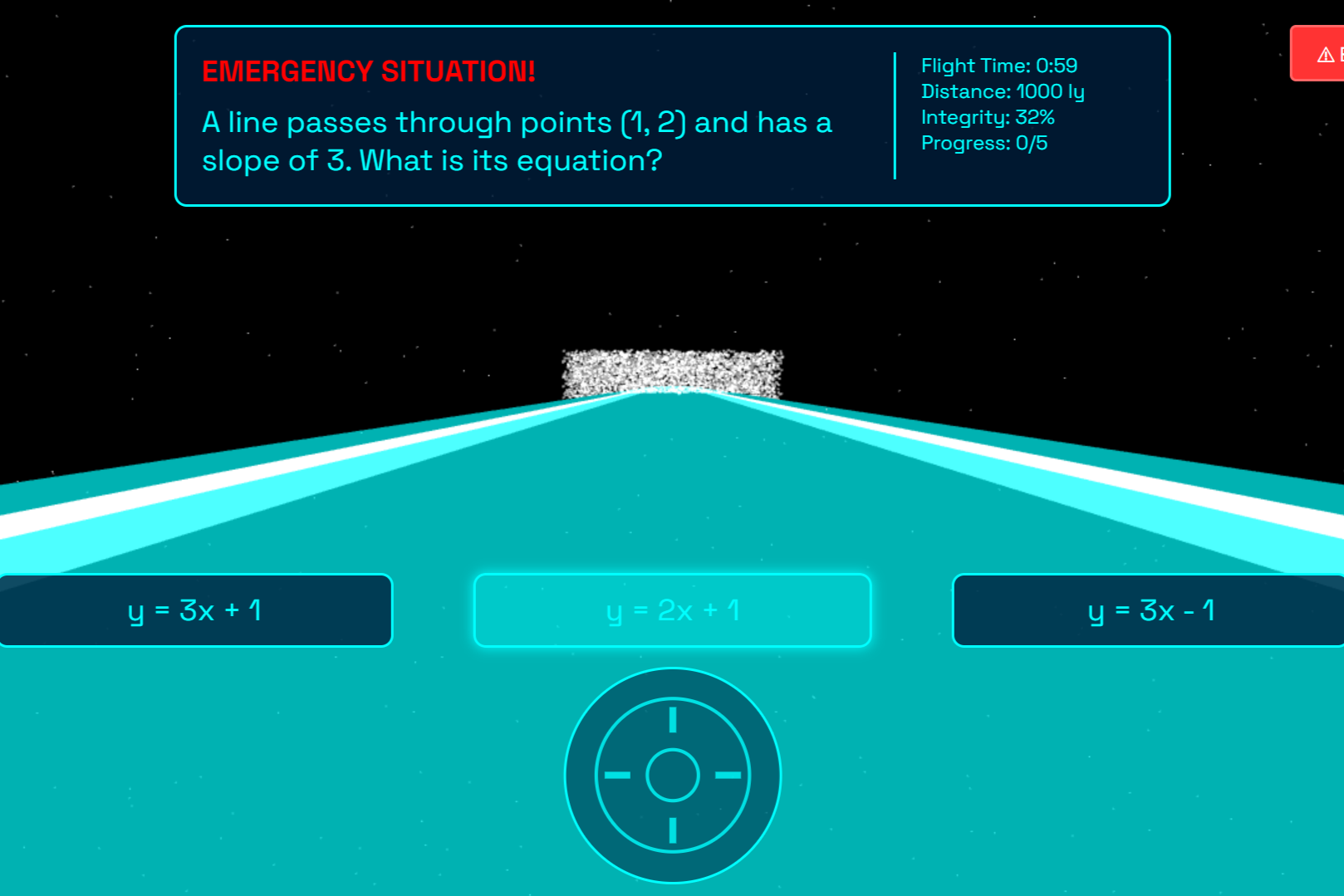The width and height of the screenshot is (1344, 896).
Task: Activate the circular crosshair targeting control
Action: 673,775
